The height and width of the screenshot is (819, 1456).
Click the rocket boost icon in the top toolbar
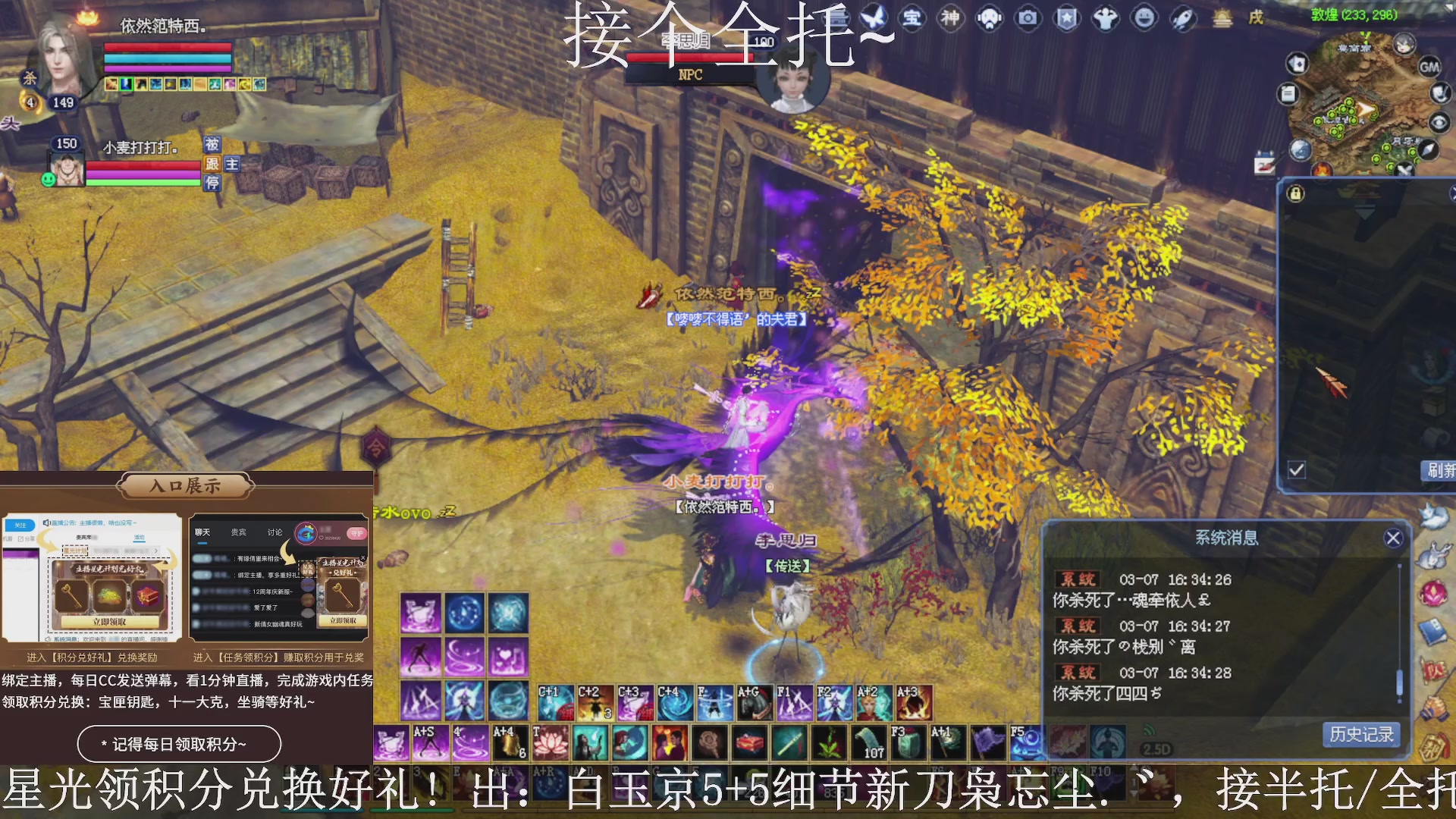coord(1181,19)
